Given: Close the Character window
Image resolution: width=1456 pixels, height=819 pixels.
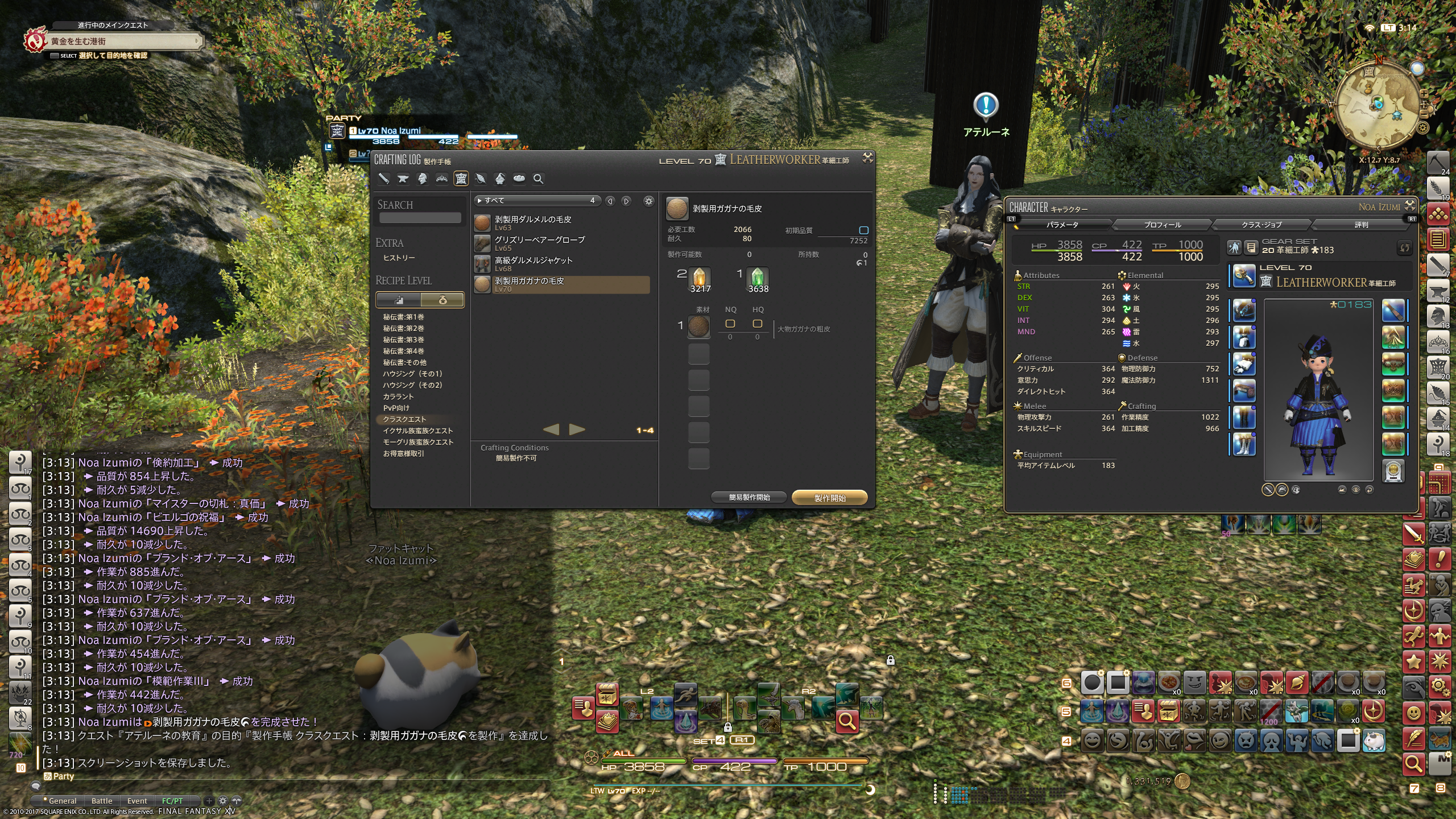Looking at the screenshot, I should 1410,205.
